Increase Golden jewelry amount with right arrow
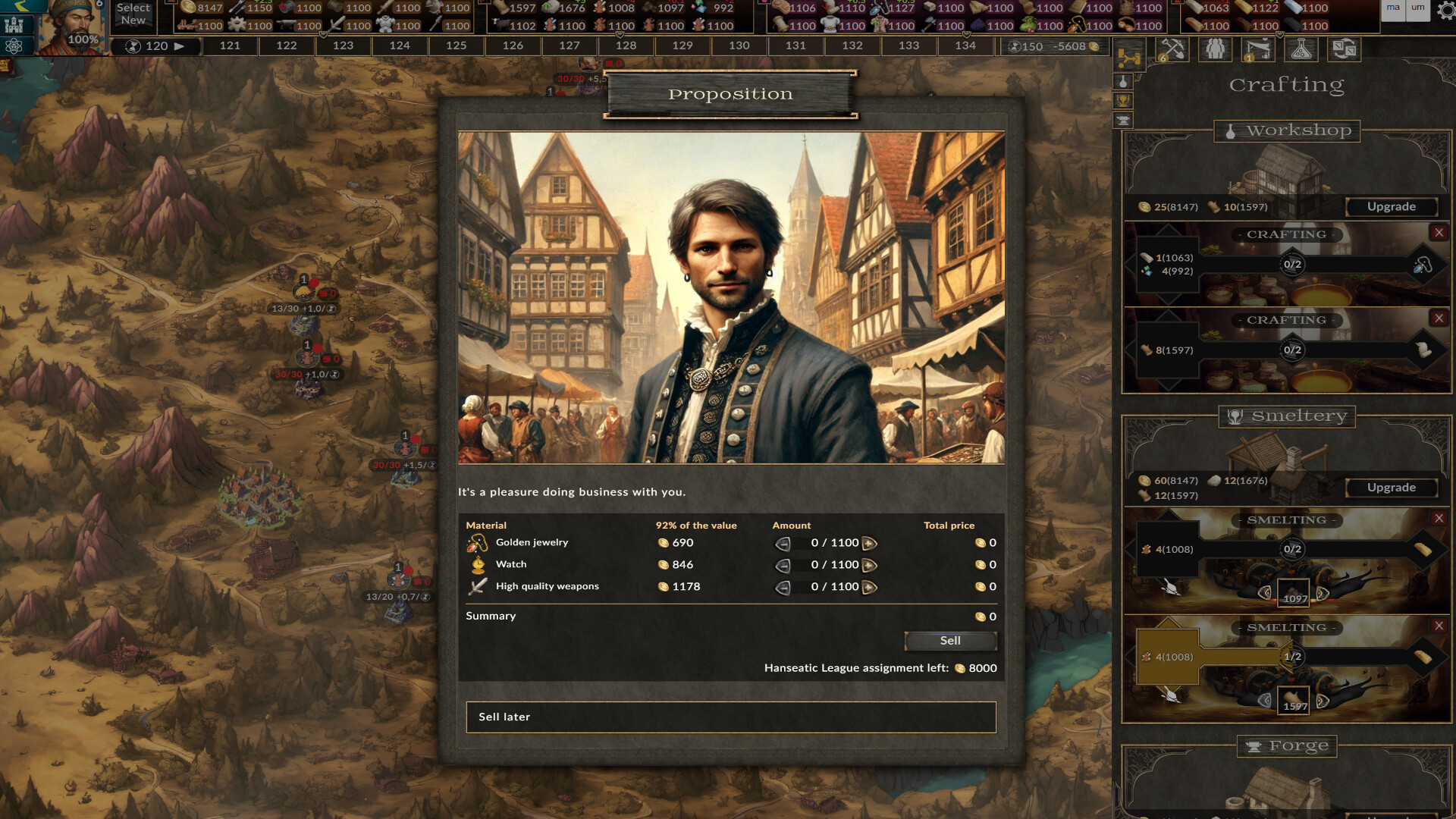 click(869, 543)
